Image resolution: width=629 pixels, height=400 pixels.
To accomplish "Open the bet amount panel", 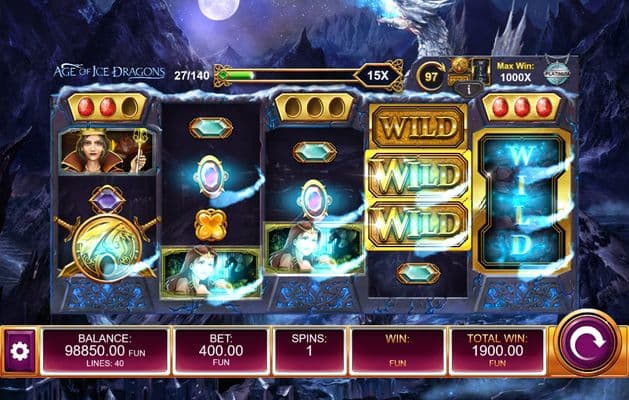I will click(221, 351).
